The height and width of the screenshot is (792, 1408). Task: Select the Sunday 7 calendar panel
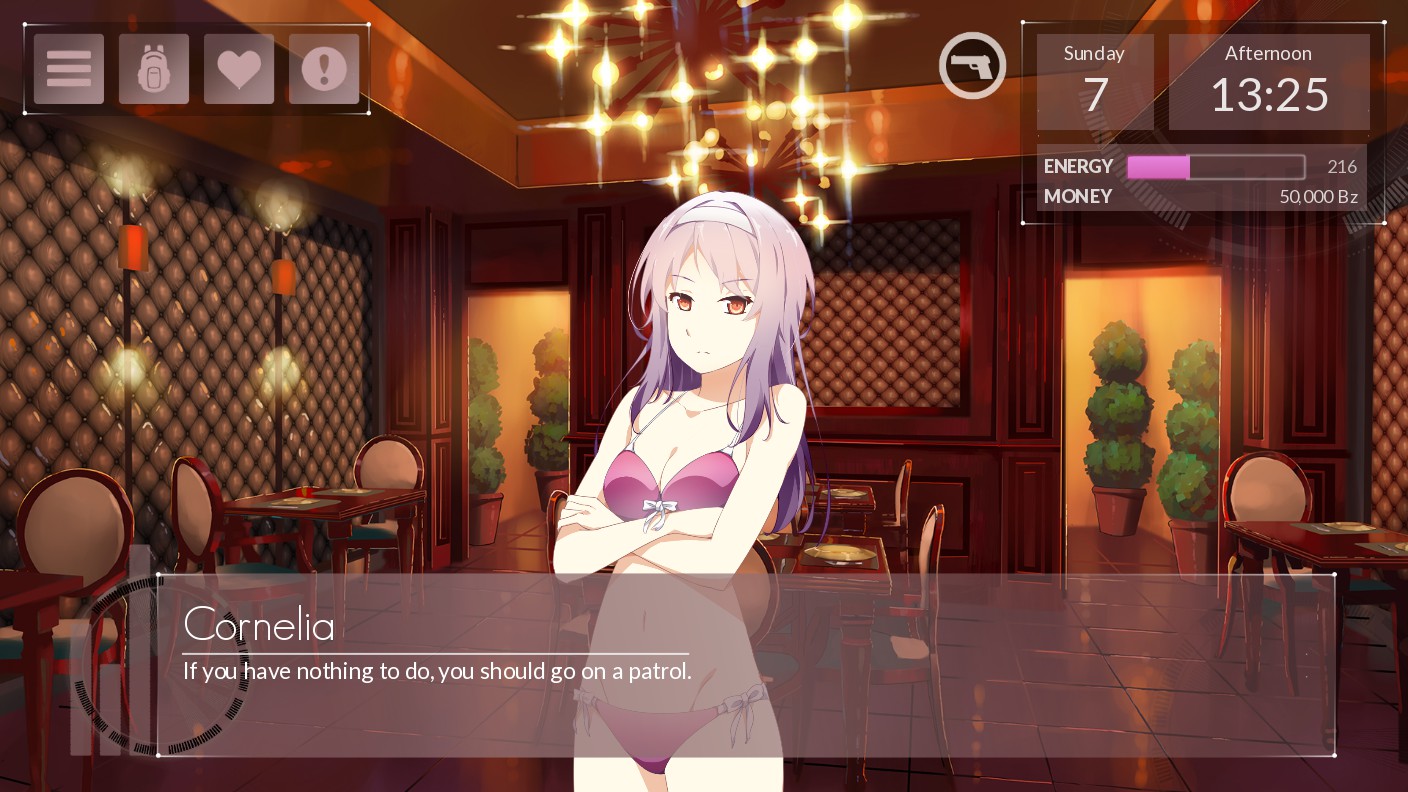pyautogui.click(x=1094, y=80)
